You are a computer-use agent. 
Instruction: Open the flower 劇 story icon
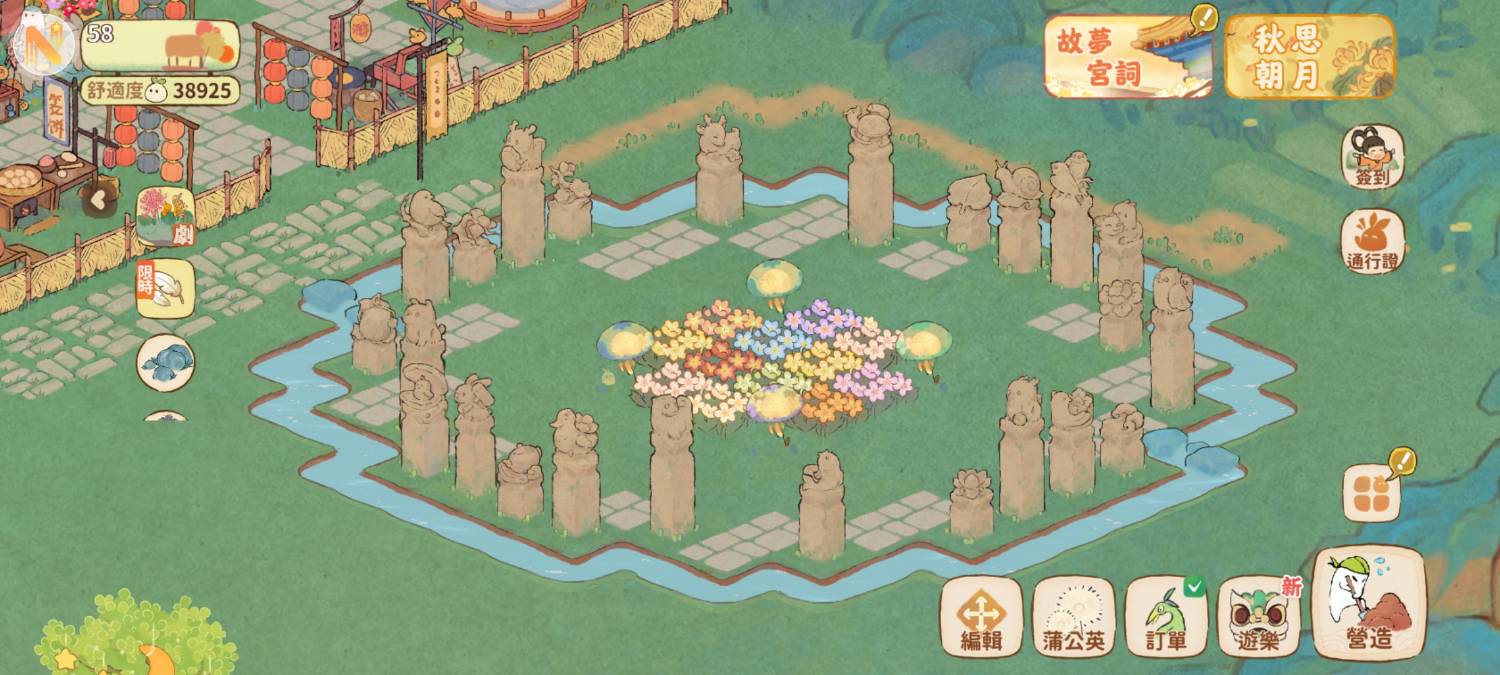165,216
